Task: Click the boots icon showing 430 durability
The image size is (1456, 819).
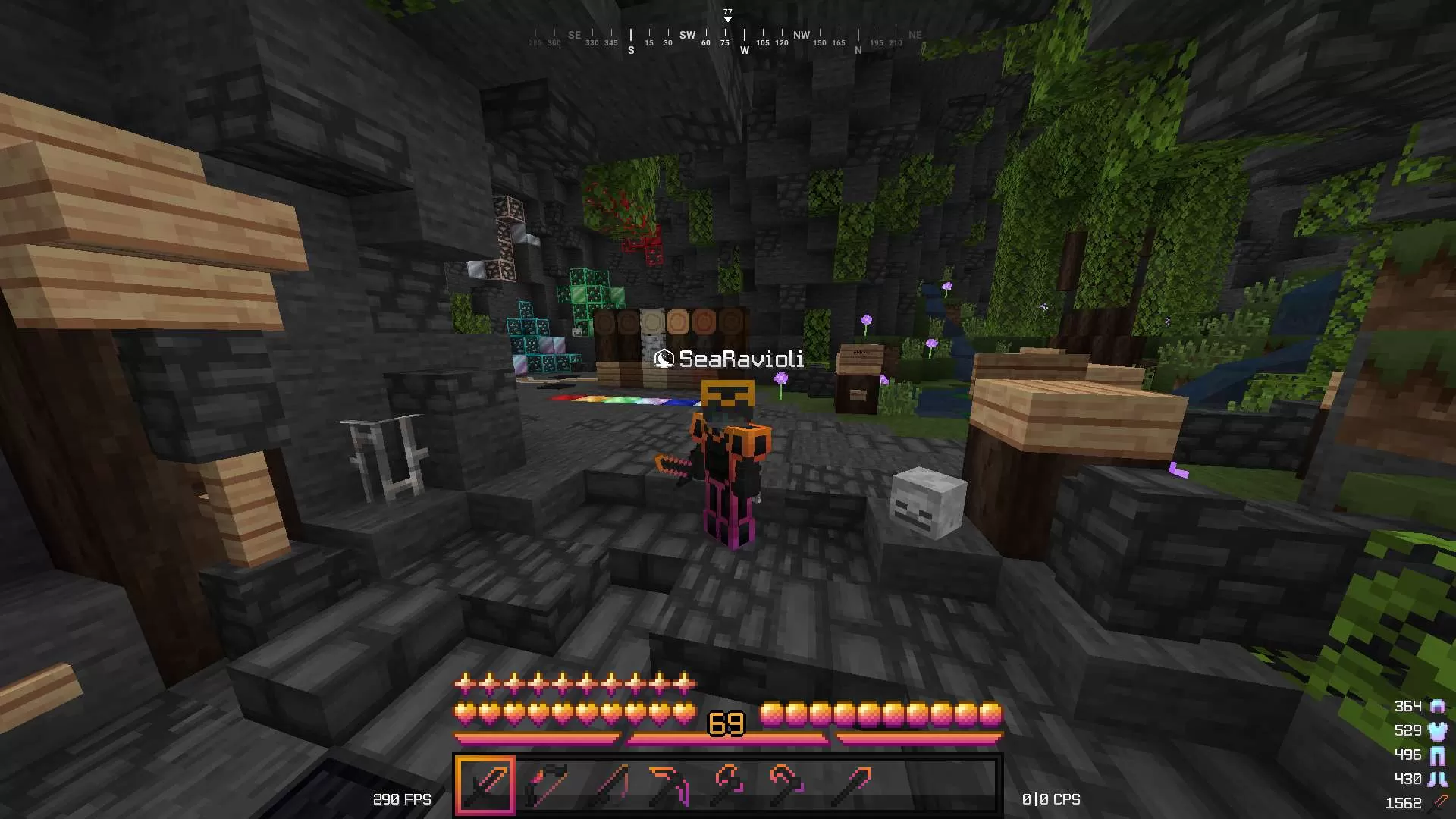Action: tap(1438, 779)
